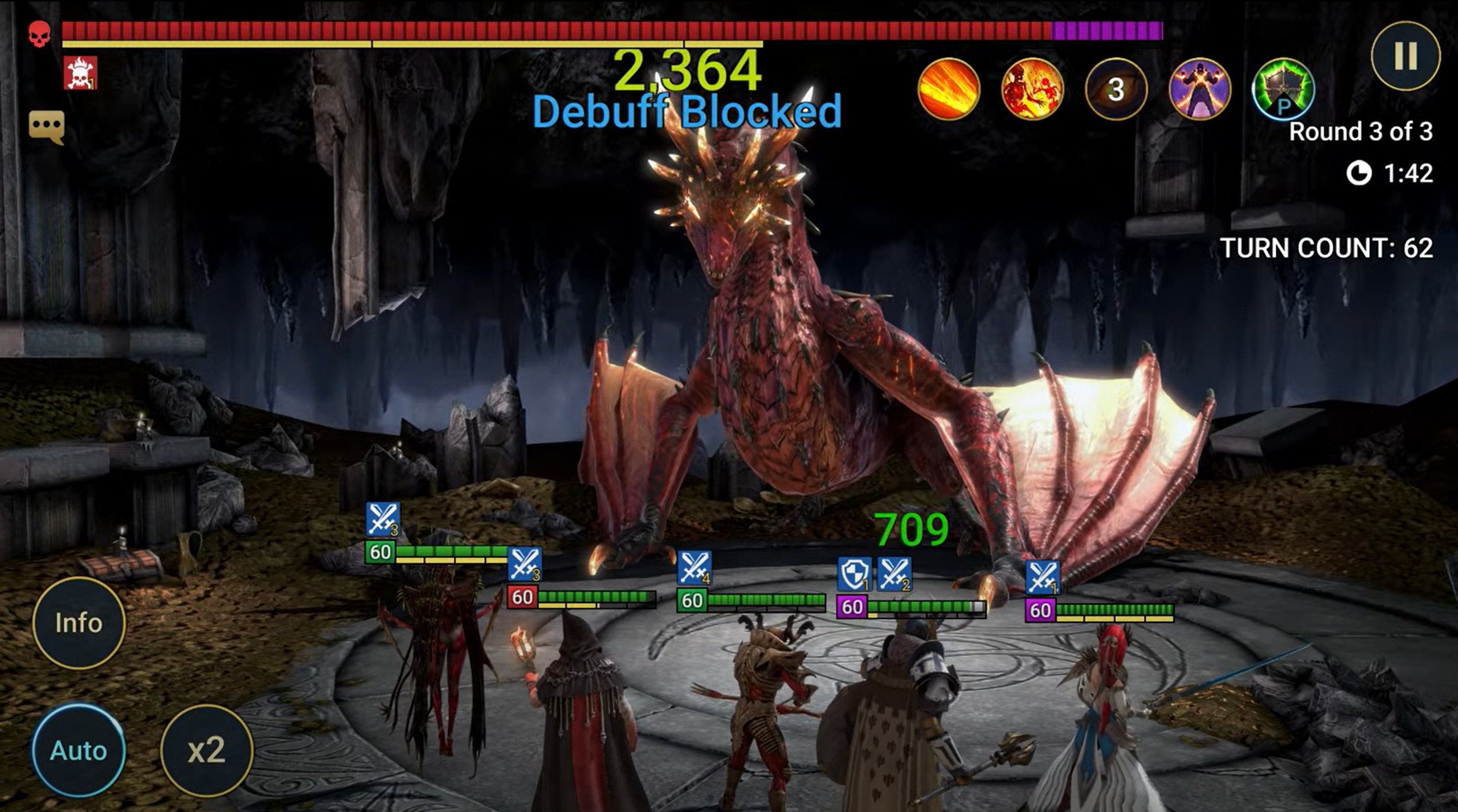This screenshot has width=1458, height=812.
Task: Select the dragon eye skill on cooldown 3
Action: coord(1116,89)
